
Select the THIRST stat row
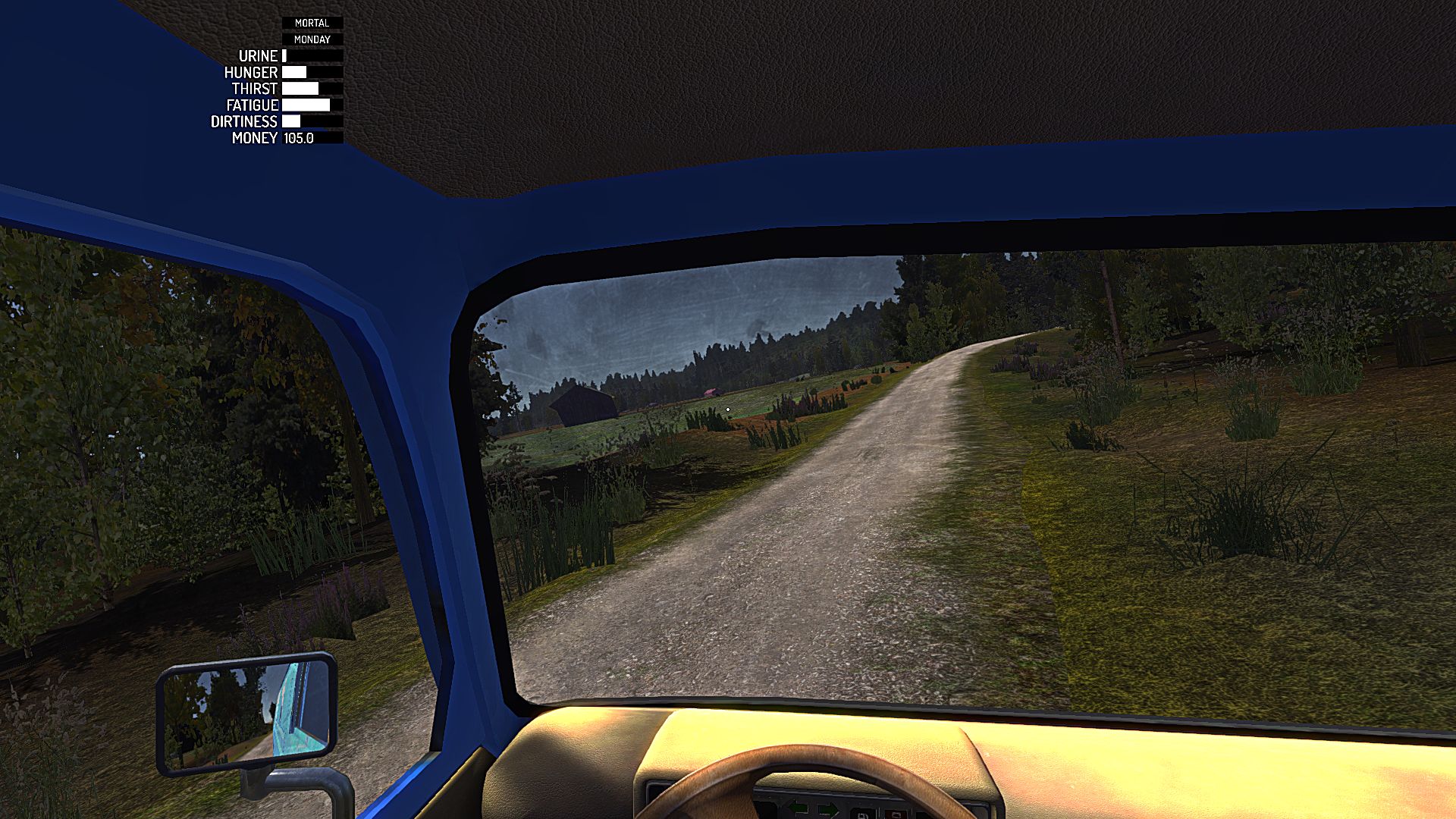click(x=281, y=89)
